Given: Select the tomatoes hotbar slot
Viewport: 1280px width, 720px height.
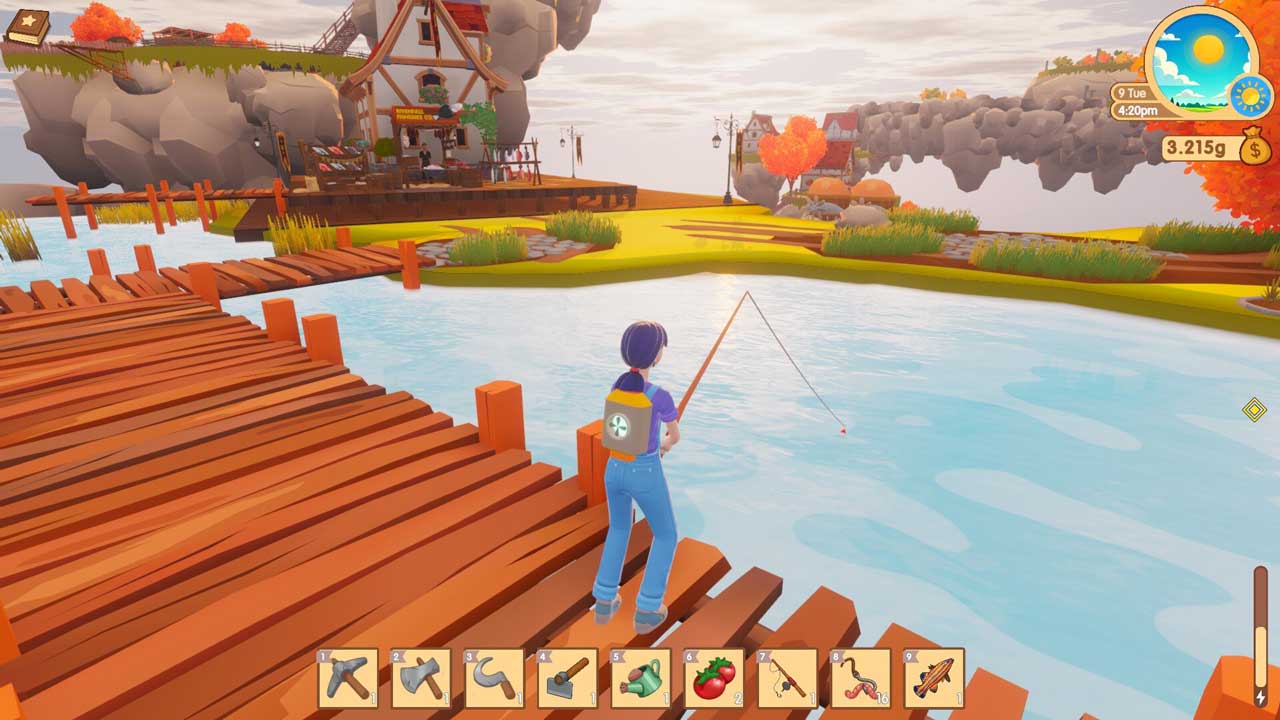Looking at the screenshot, I should [x=714, y=678].
